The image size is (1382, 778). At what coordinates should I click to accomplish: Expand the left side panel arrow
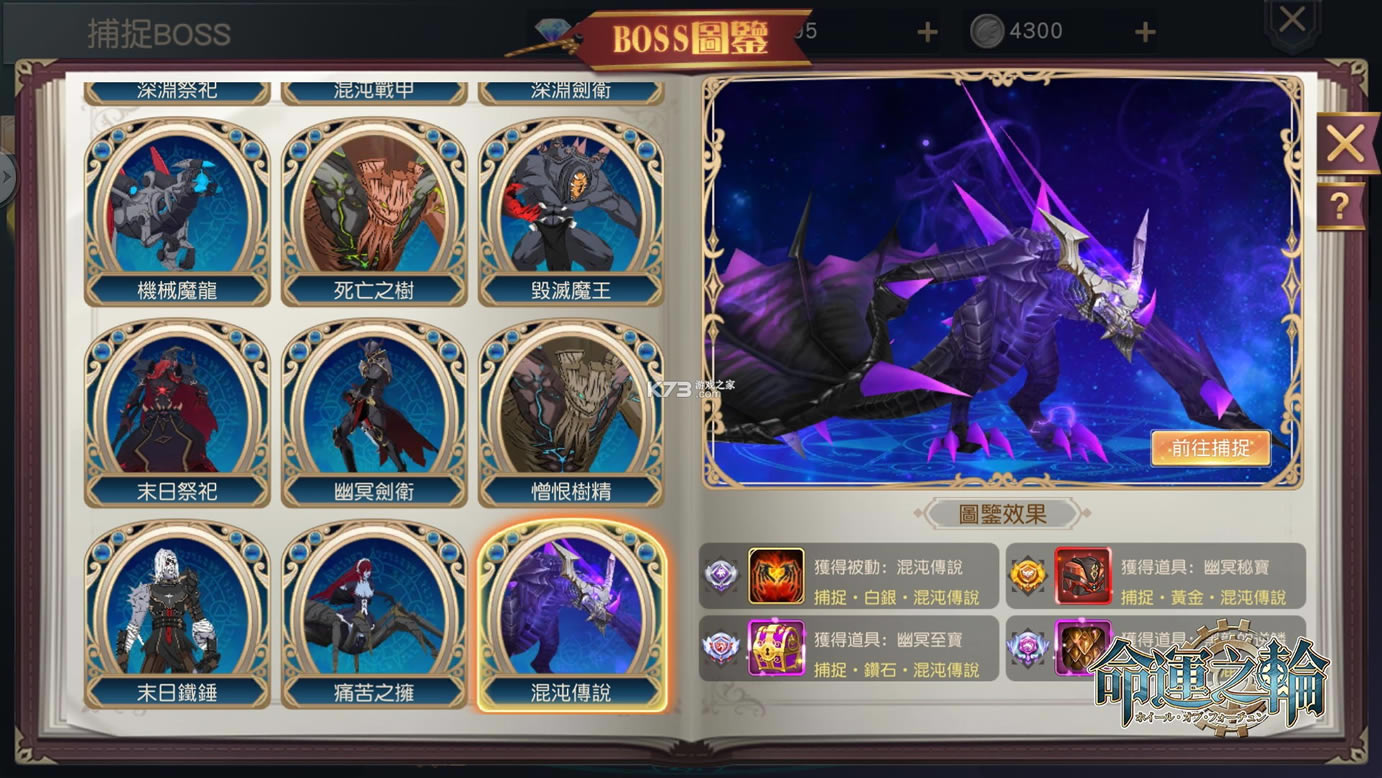pos(8,178)
